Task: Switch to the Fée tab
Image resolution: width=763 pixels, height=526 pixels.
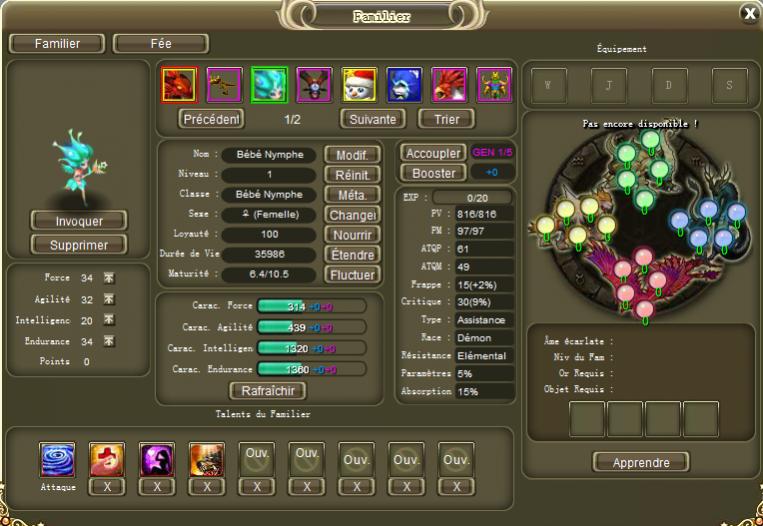Action: [x=160, y=44]
